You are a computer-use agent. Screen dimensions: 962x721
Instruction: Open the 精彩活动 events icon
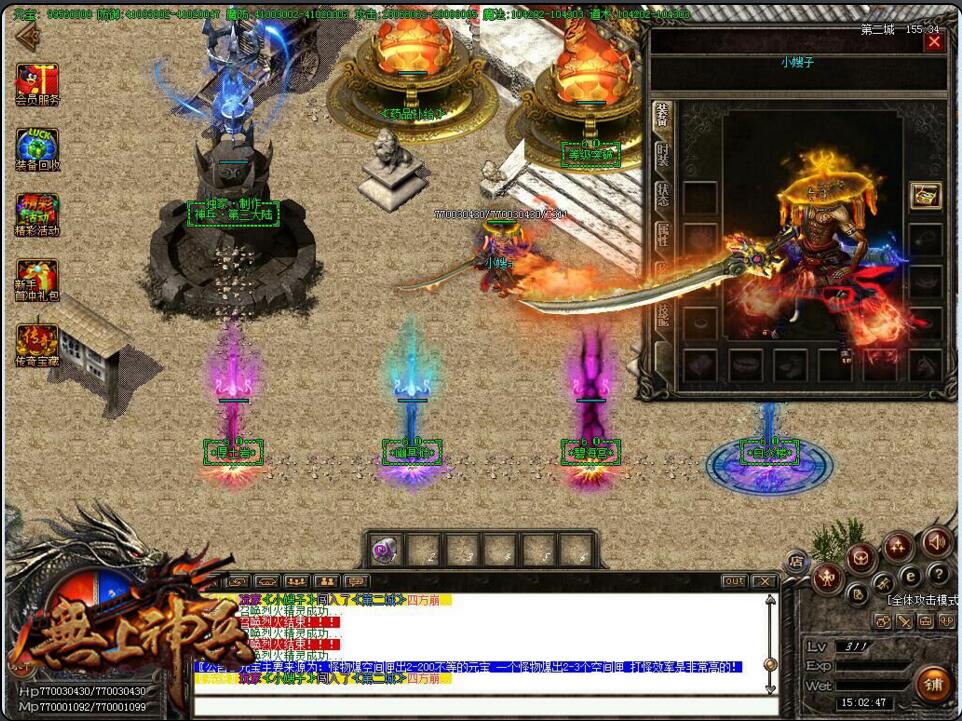37,214
